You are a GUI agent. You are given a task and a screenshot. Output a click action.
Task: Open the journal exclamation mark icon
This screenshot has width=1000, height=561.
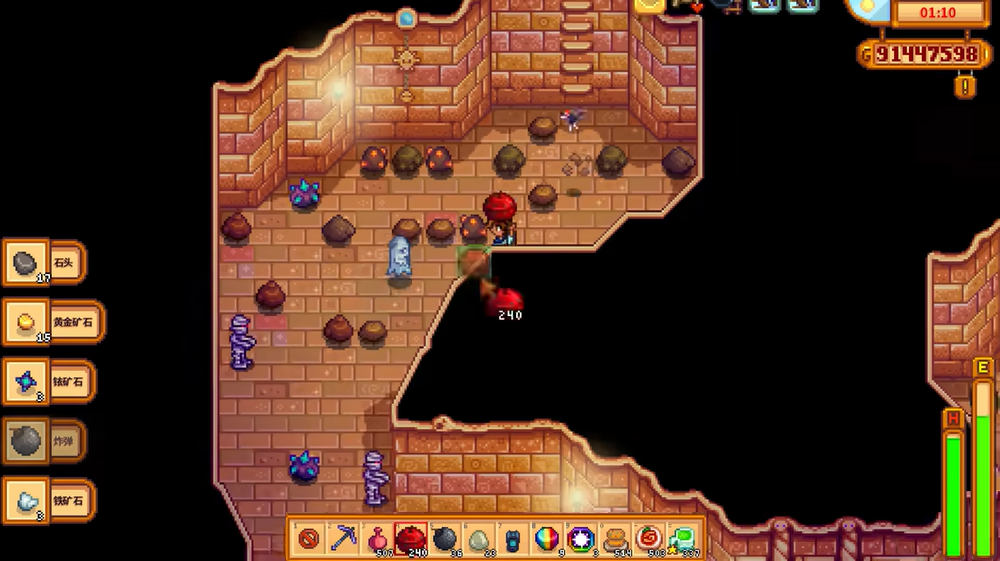click(965, 87)
